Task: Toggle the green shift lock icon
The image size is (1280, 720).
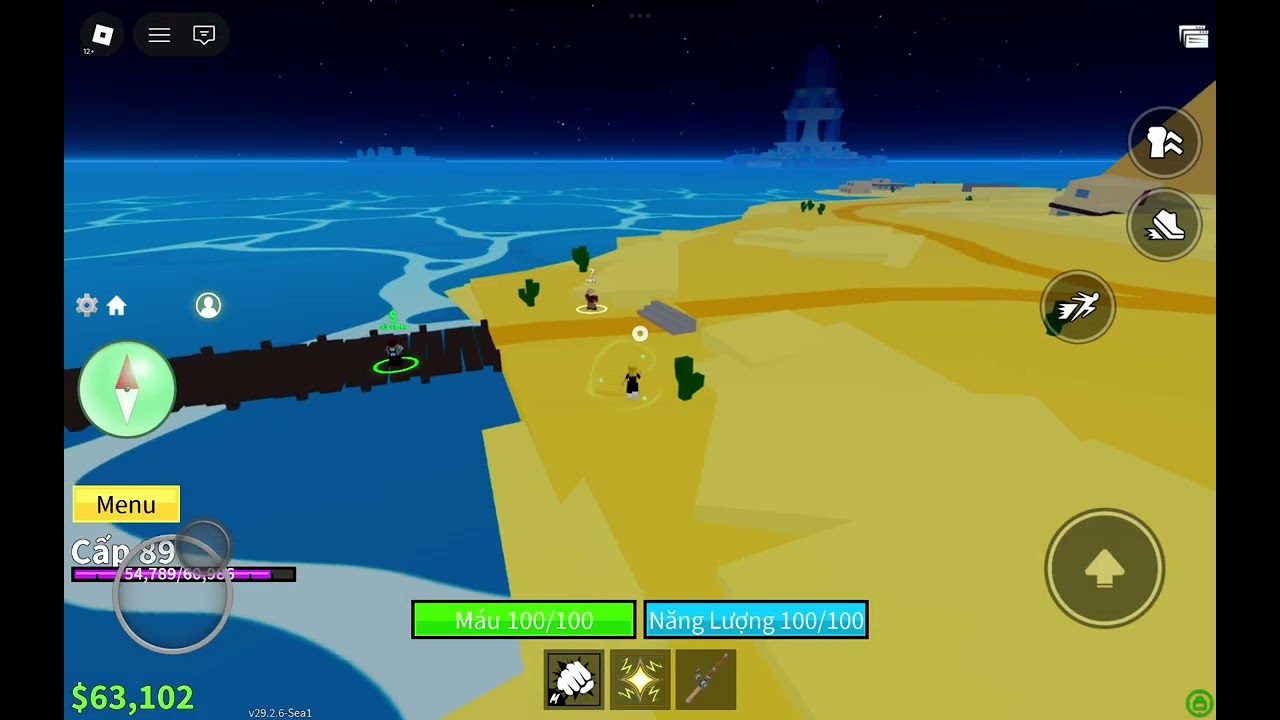Action: pos(1198,702)
